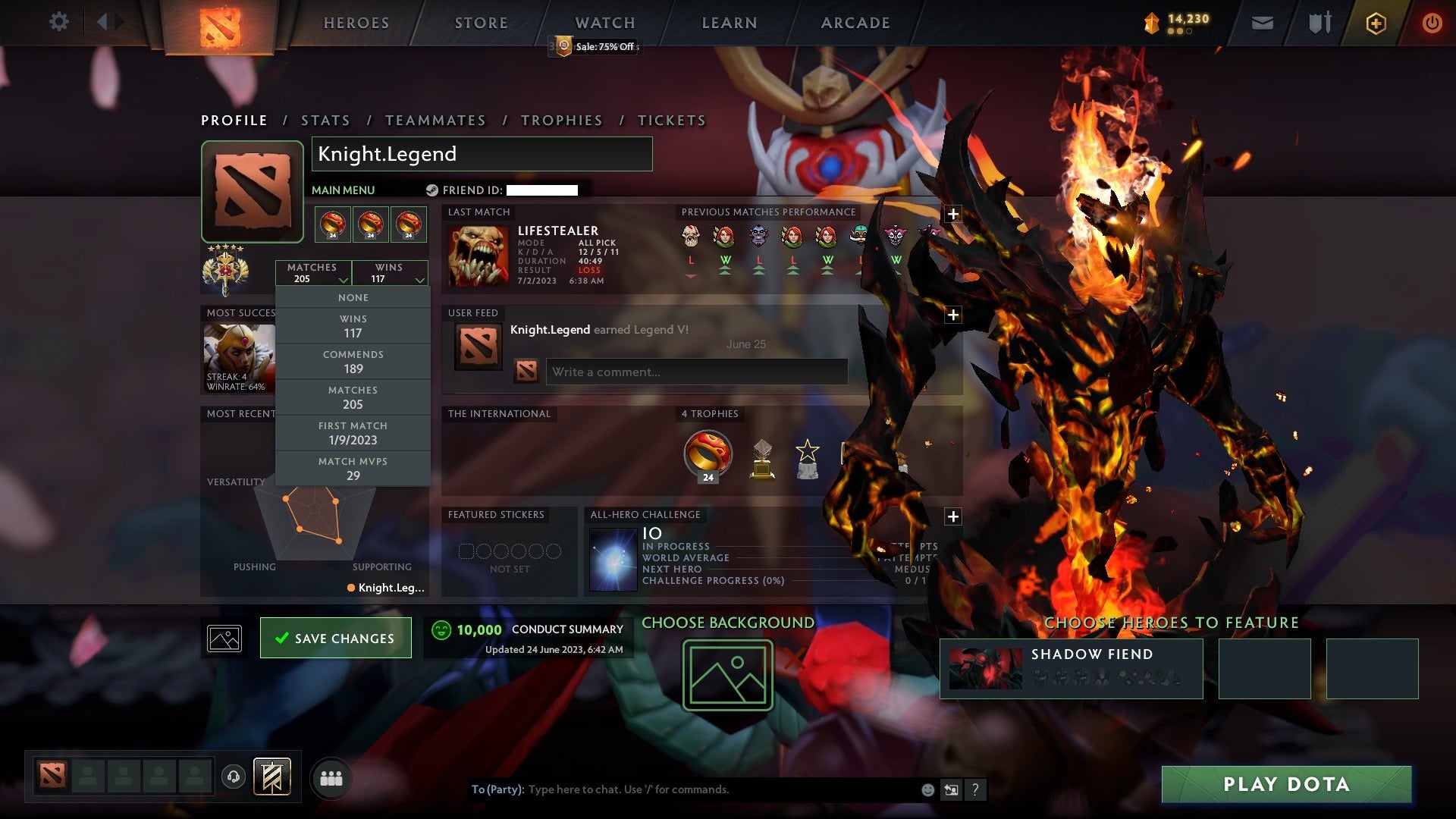Image resolution: width=1456 pixels, height=819 pixels.
Task: Open the friends list icon near party slots
Action: pos(331,777)
